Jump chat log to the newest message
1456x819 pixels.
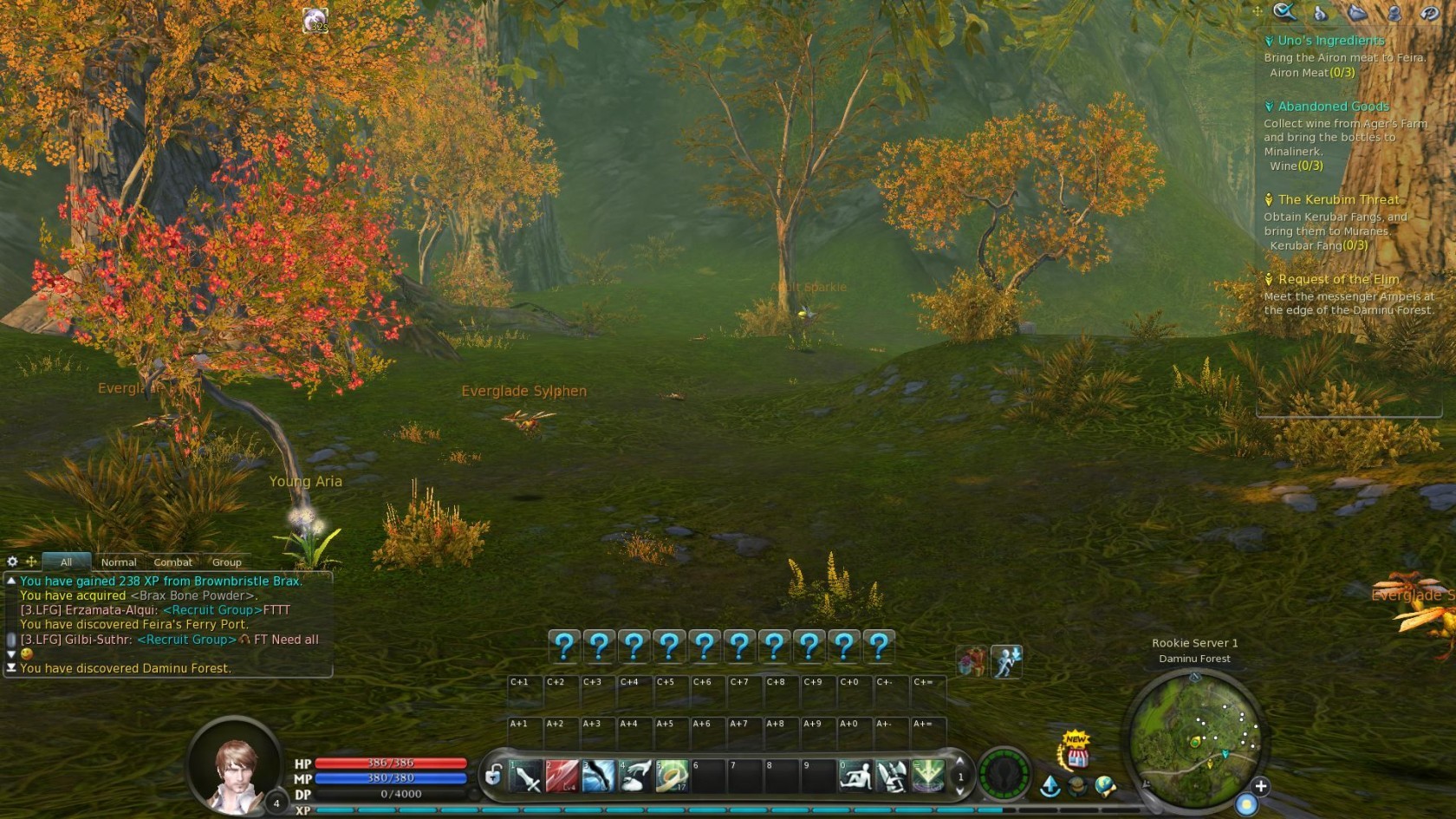11,668
